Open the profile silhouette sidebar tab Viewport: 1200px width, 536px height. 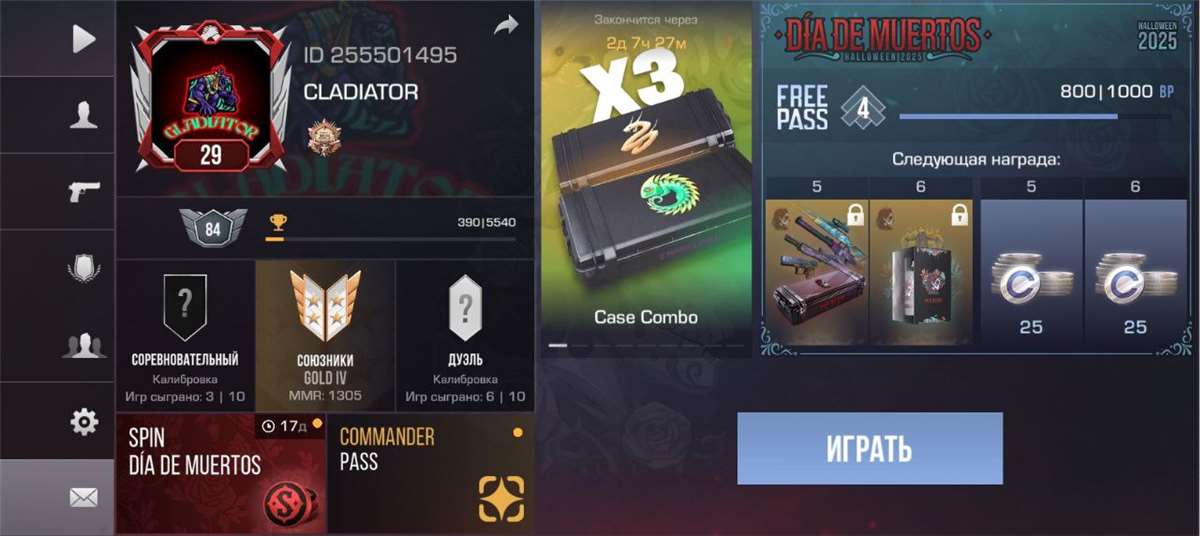pos(84,116)
